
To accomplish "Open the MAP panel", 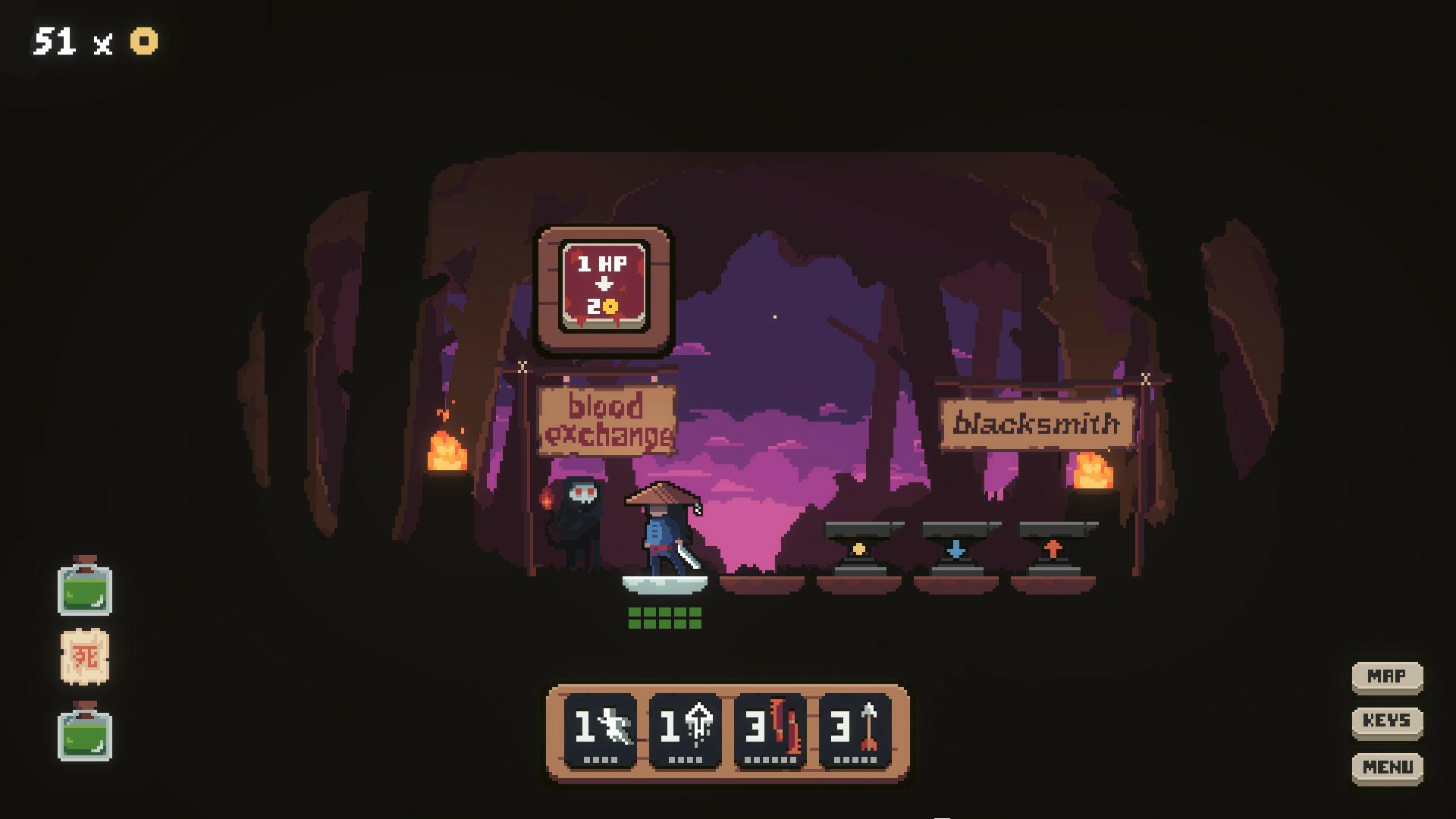I will (1387, 676).
